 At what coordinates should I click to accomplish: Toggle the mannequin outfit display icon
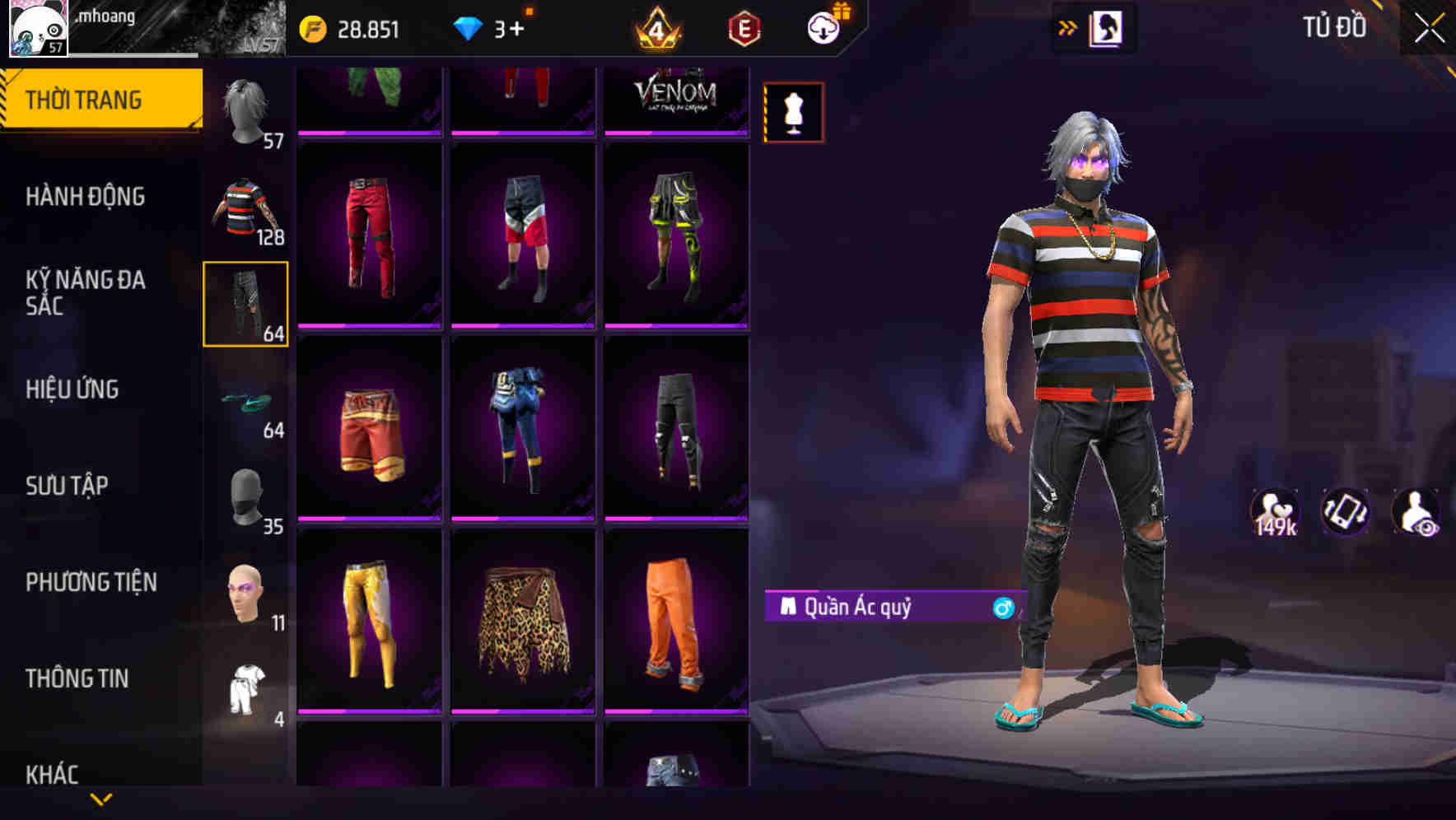tap(793, 113)
